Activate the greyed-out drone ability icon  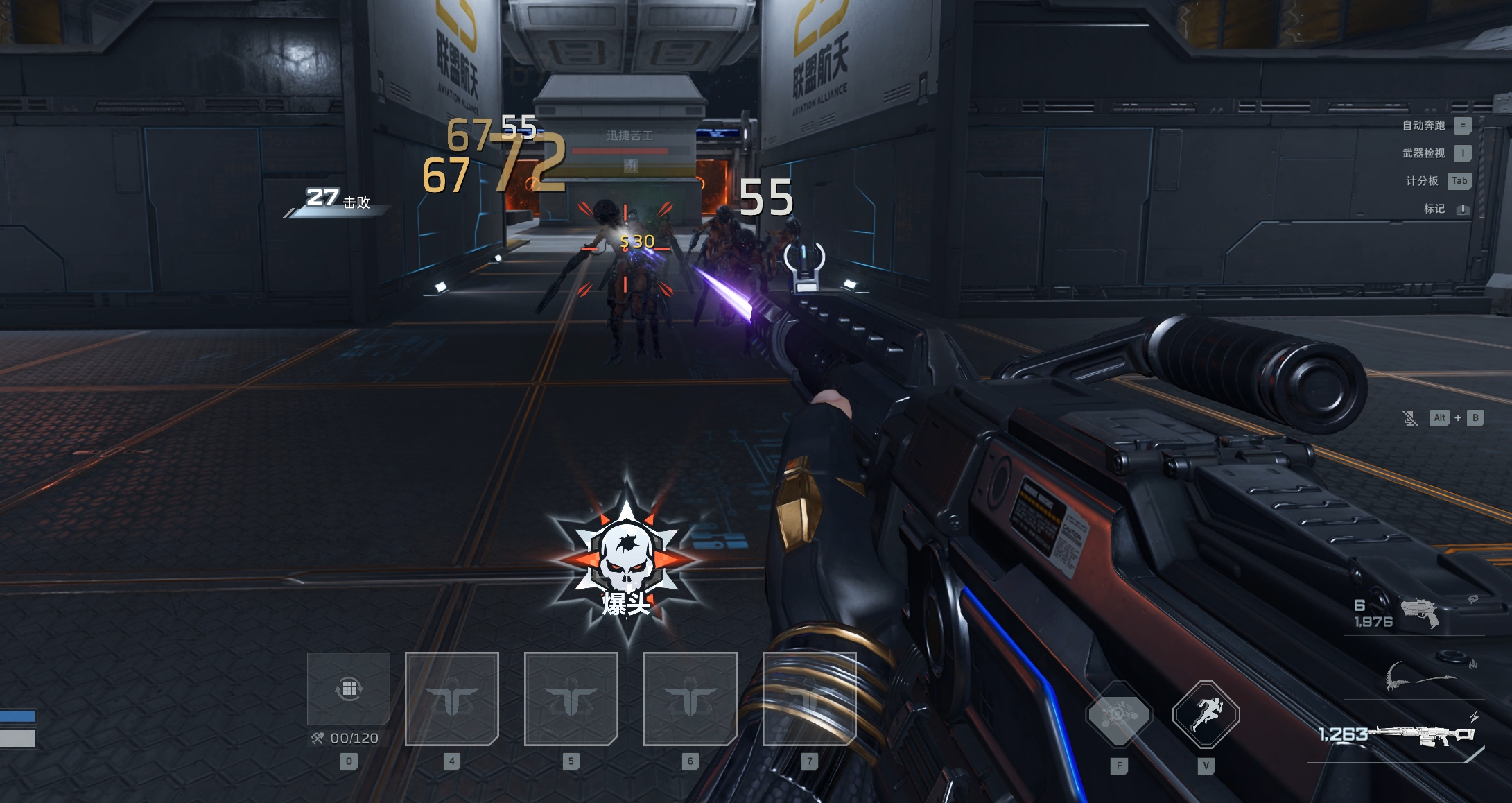click(x=1118, y=714)
